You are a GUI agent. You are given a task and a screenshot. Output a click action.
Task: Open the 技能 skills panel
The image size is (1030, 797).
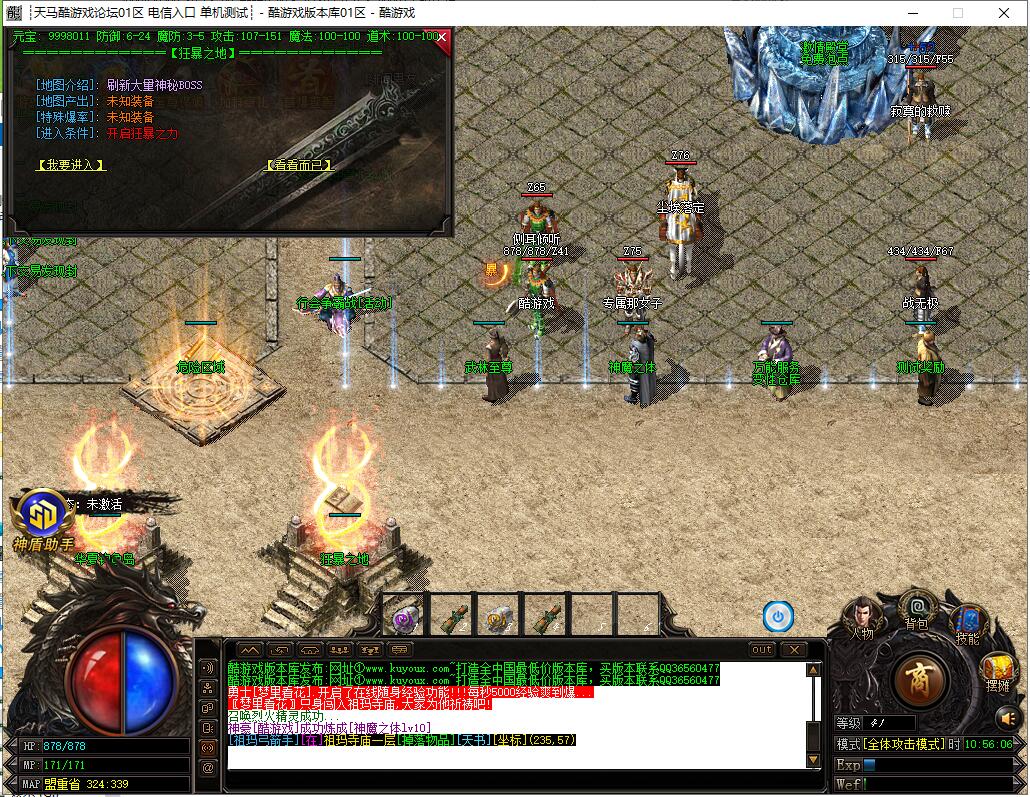[967, 624]
